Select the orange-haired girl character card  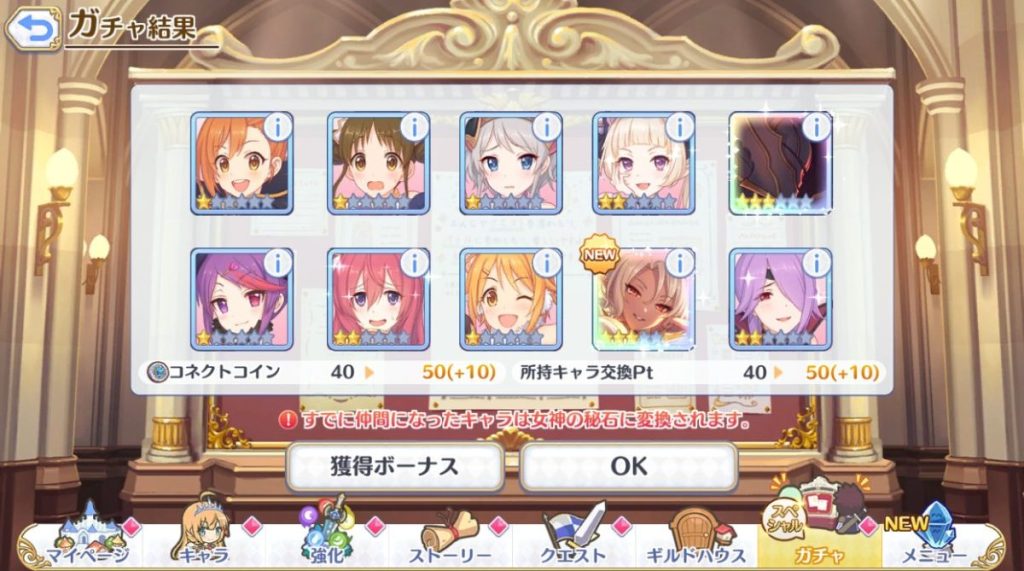pyautogui.click(x=240, y=163)
